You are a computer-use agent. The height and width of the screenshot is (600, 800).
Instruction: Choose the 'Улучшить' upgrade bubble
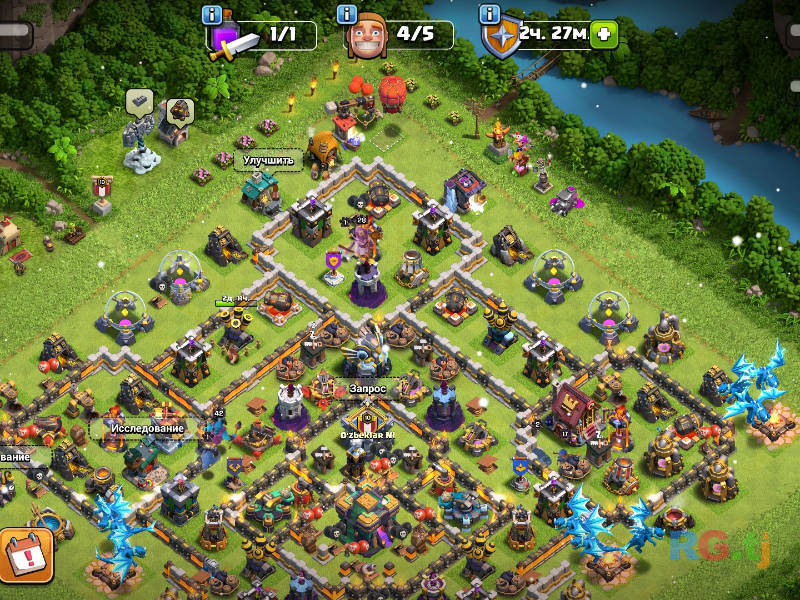268,160
